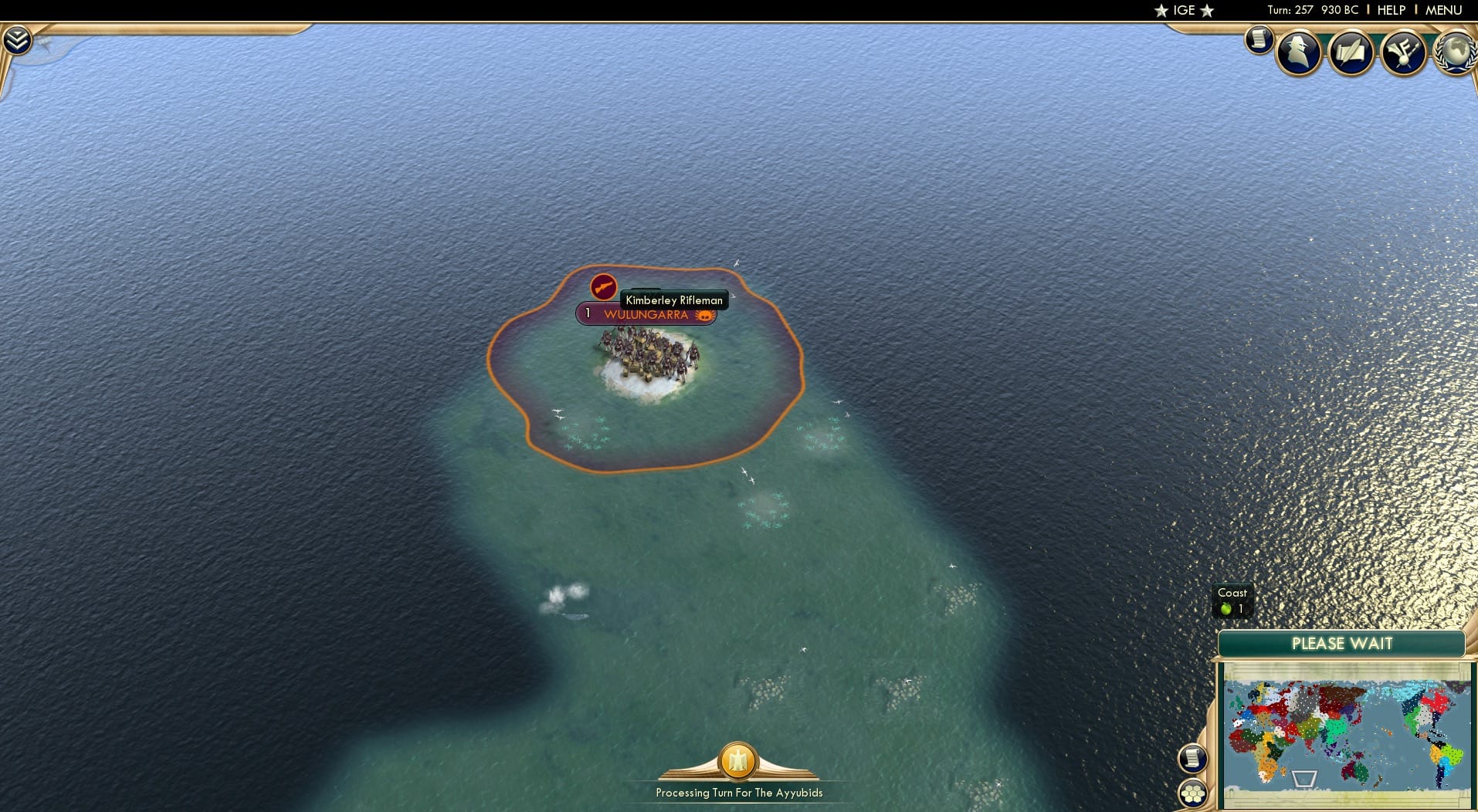Click the scroll icon beside the minimap

pos(1192,759)
